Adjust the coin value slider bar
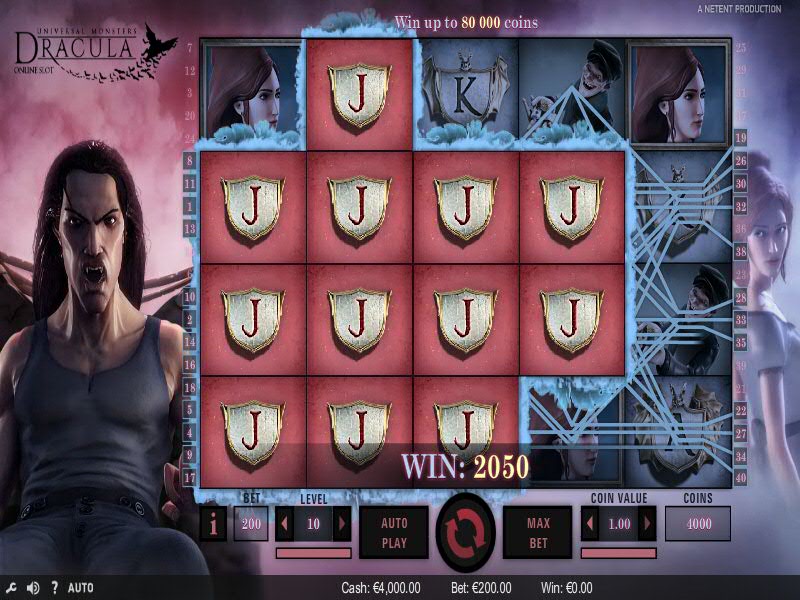Viewport: 800px width, 600px height. [619, 552]
